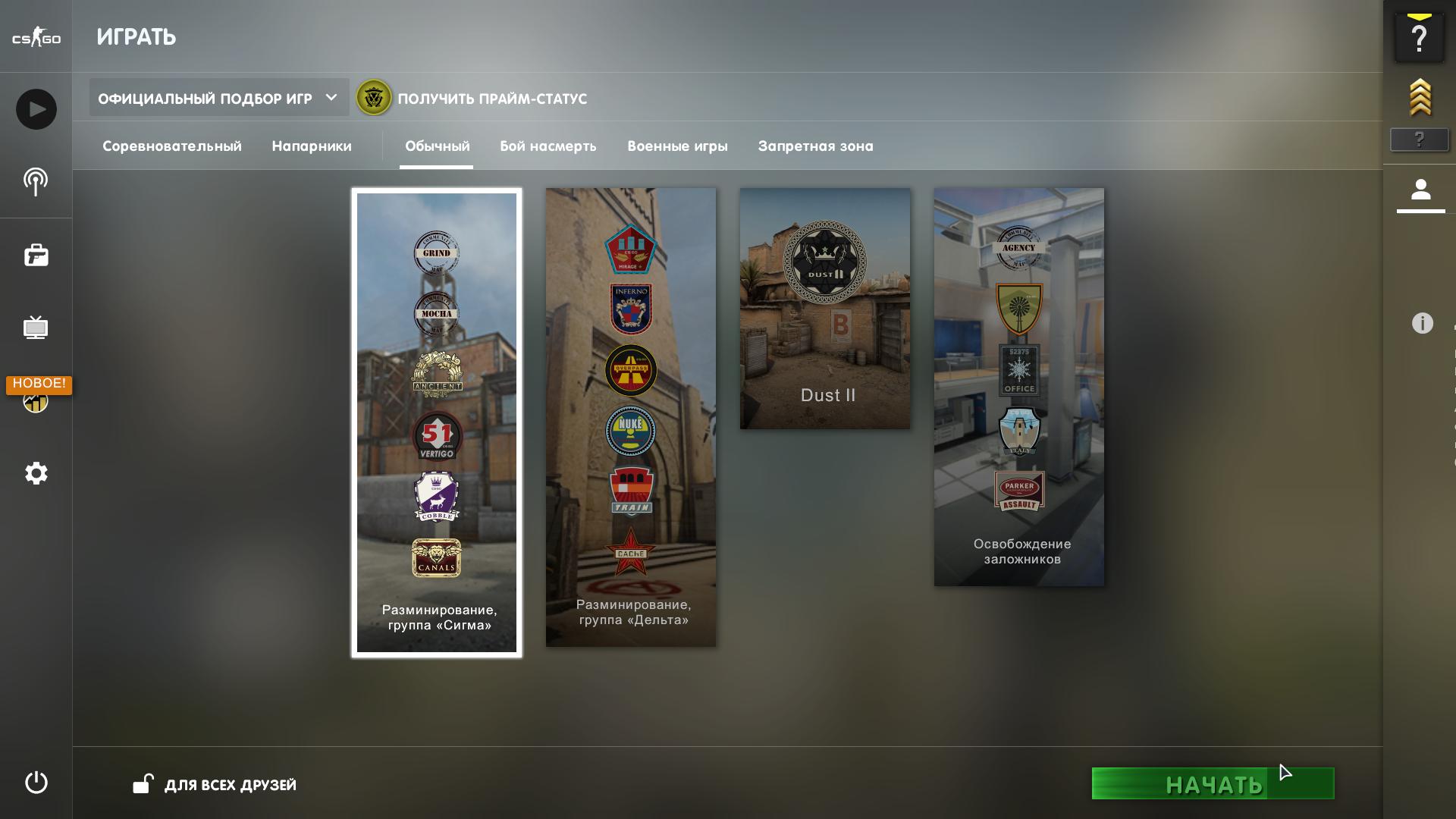The image size is (1456, 819).
Task: Choose the Запретная зона tab
Action: [815, 146]
